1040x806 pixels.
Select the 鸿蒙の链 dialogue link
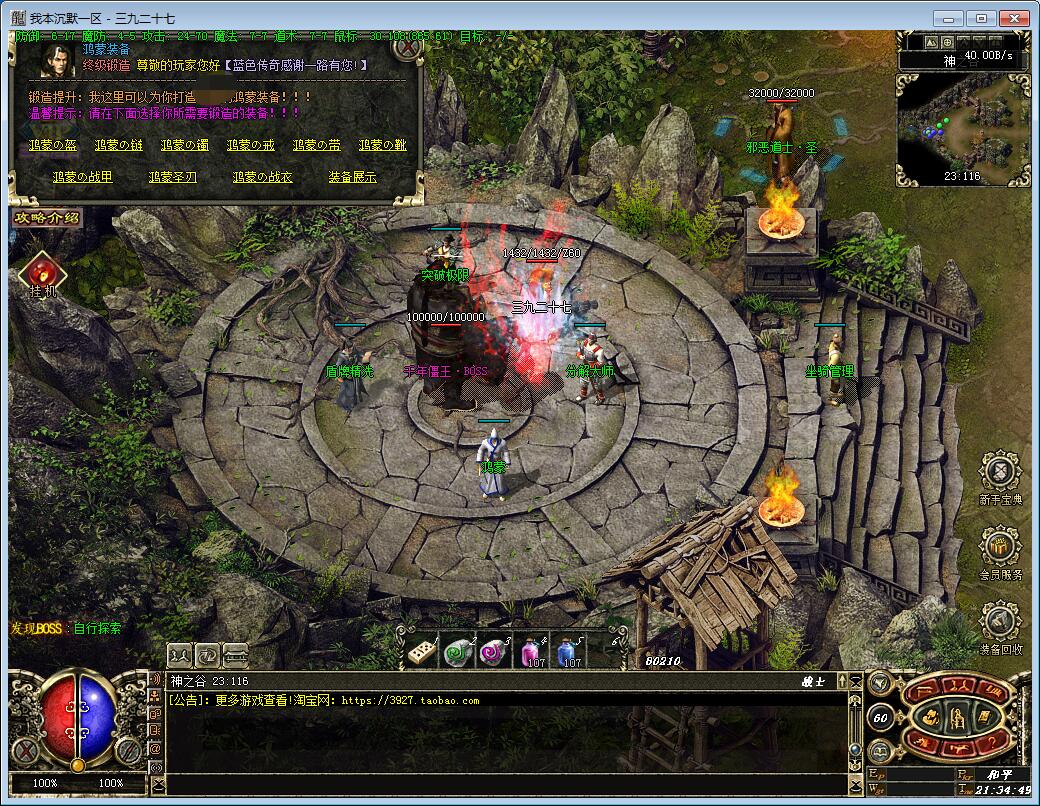click(x=119, y=145)
